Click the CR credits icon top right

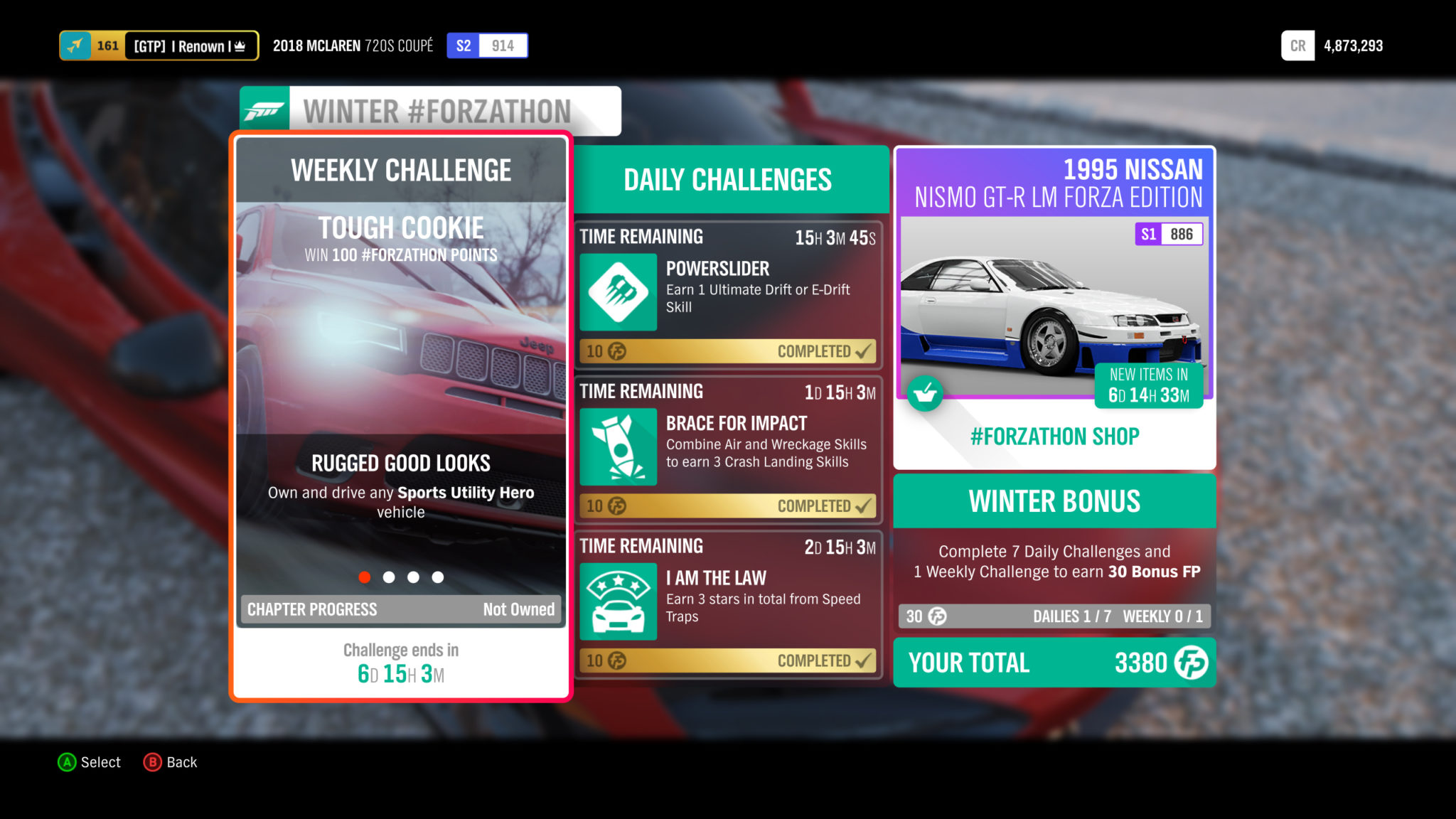coord(1298,45)
